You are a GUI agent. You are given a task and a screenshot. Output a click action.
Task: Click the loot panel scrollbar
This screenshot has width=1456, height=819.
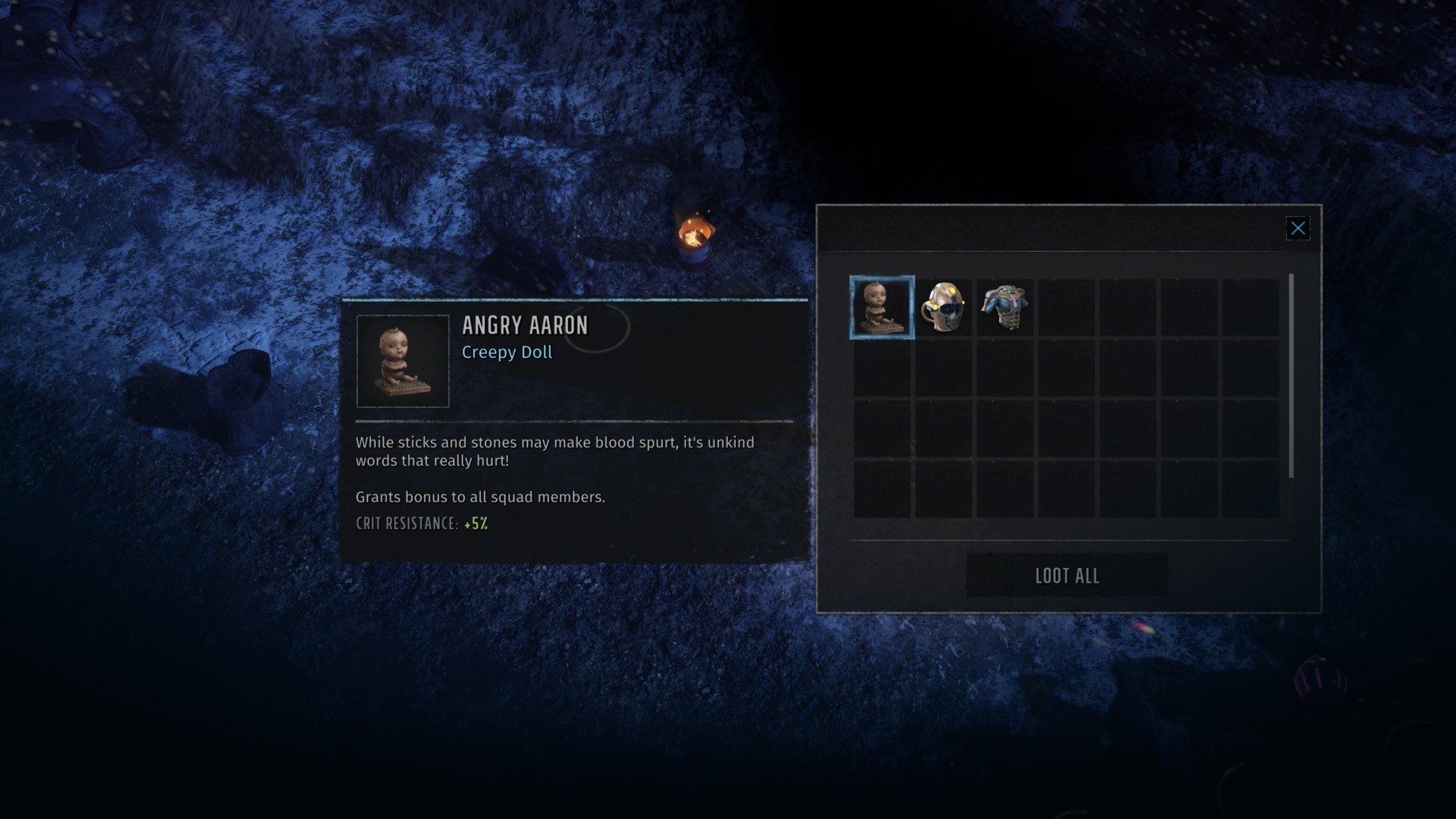(1291, 376)
